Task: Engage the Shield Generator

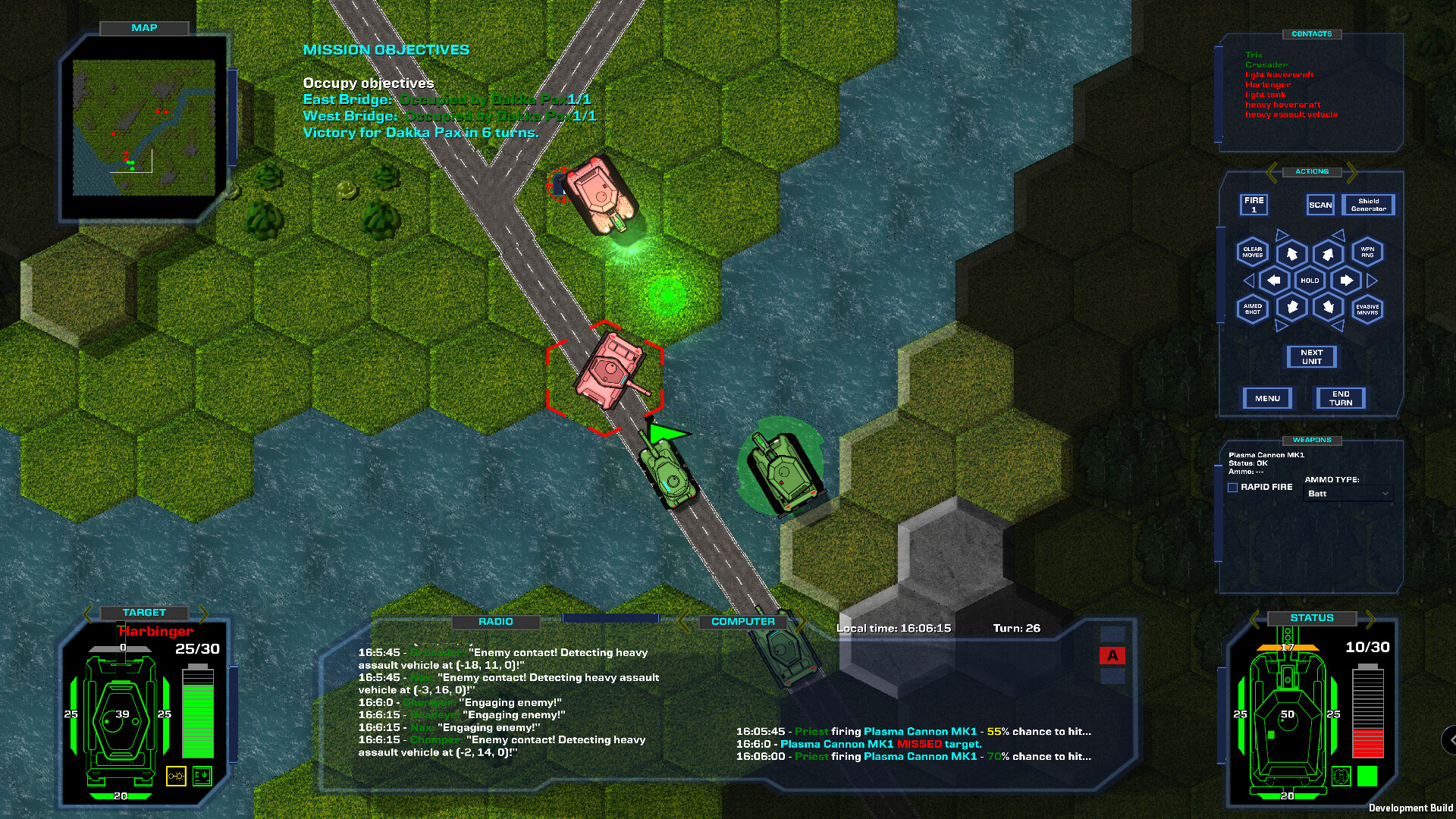Action: coord(1370,205)
